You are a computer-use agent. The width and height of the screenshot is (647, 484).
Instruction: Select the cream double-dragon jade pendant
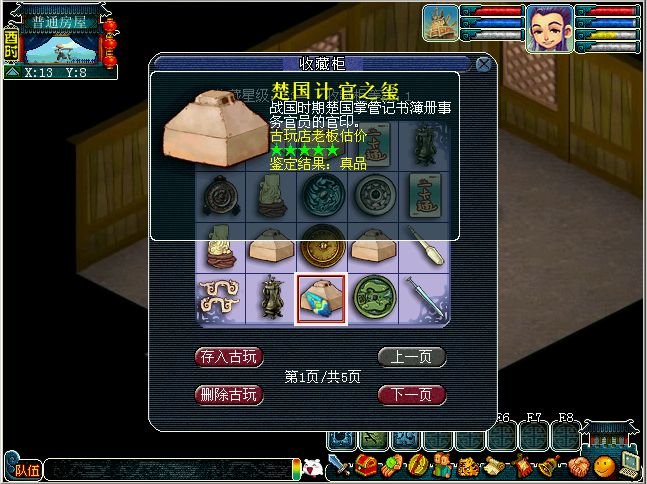point(221,299)
